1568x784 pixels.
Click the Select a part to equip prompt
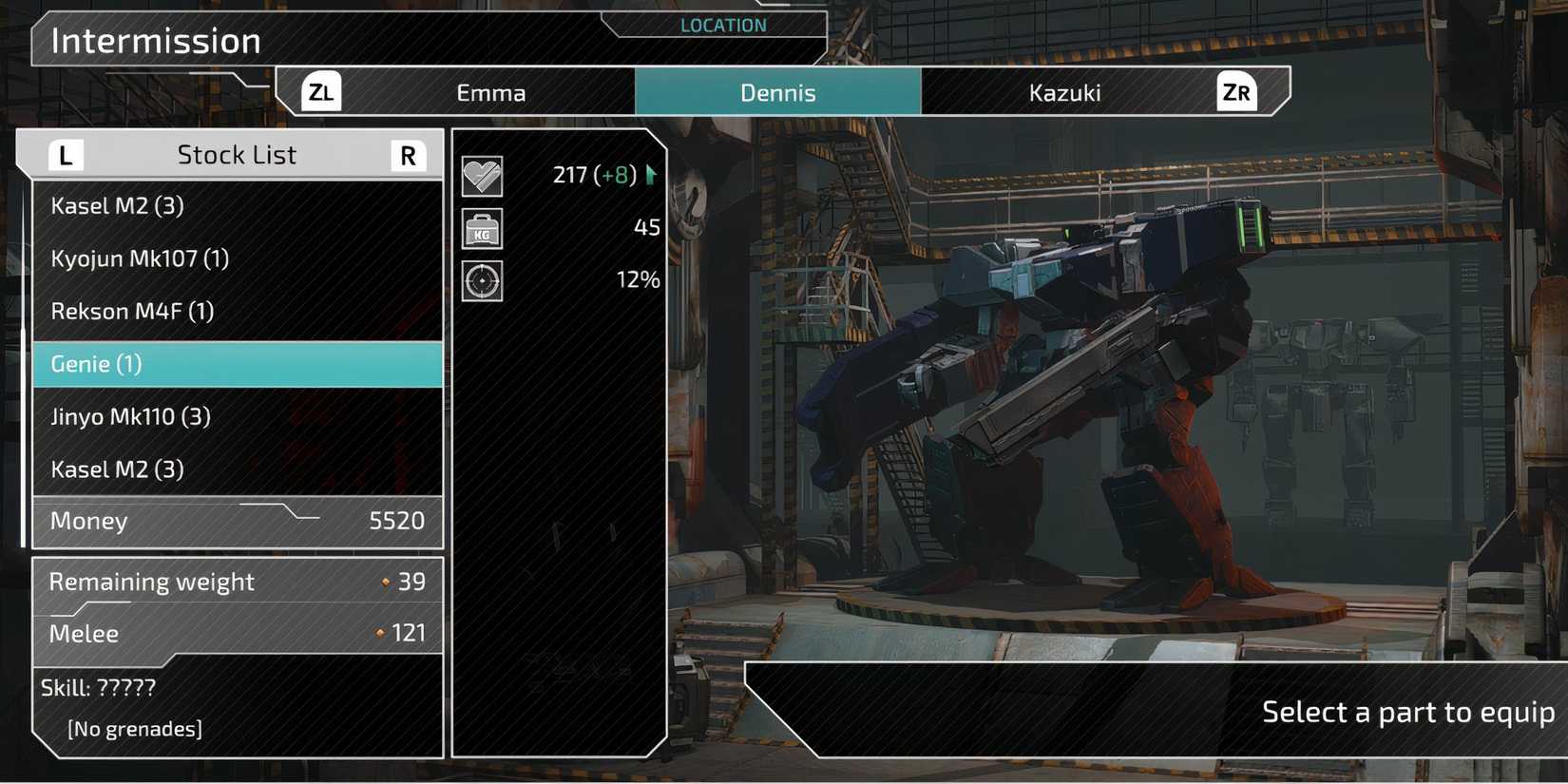coord(1406,711)
